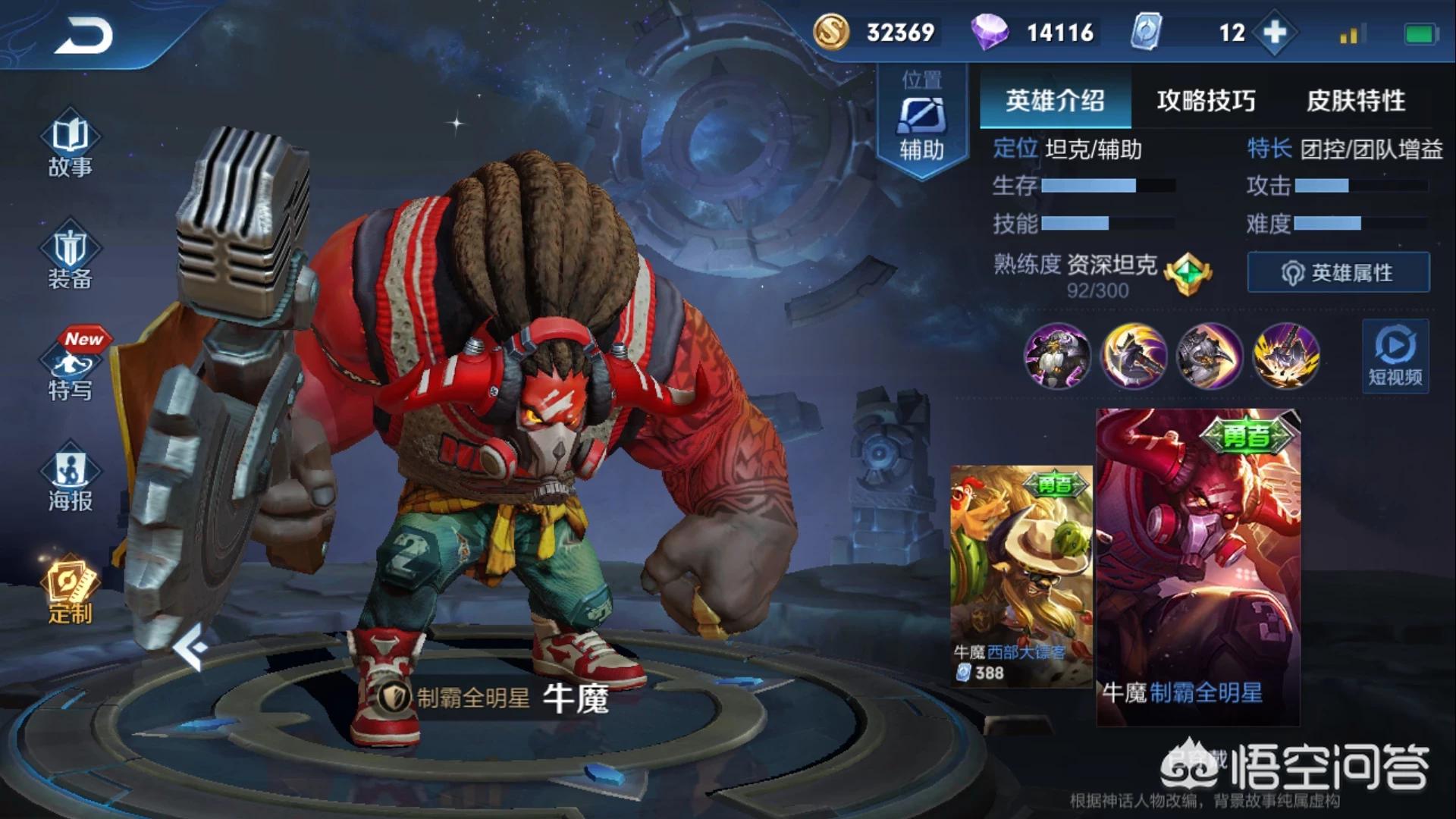Image resolution: width=1456 pixels, height=819 pixels.
Task: Tap the green proficiency gem badge
Action: pos(1188,273)
